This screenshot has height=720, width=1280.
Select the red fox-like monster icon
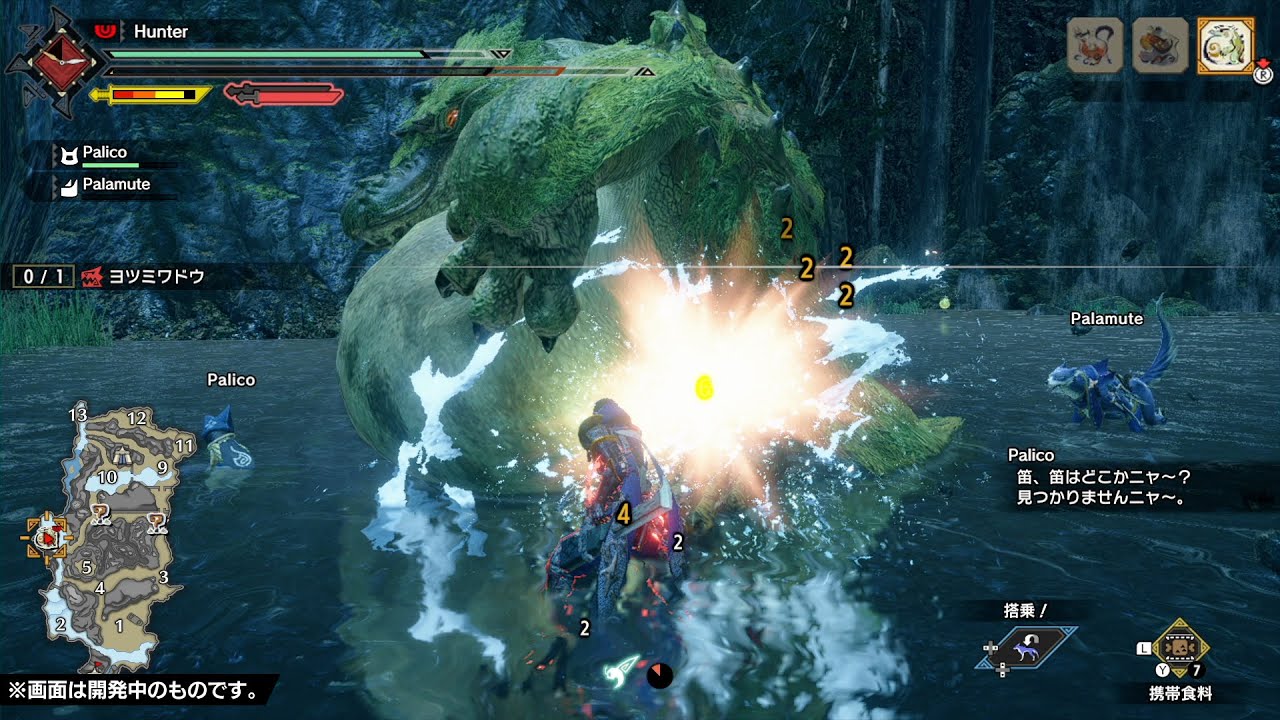[1095, 45]
